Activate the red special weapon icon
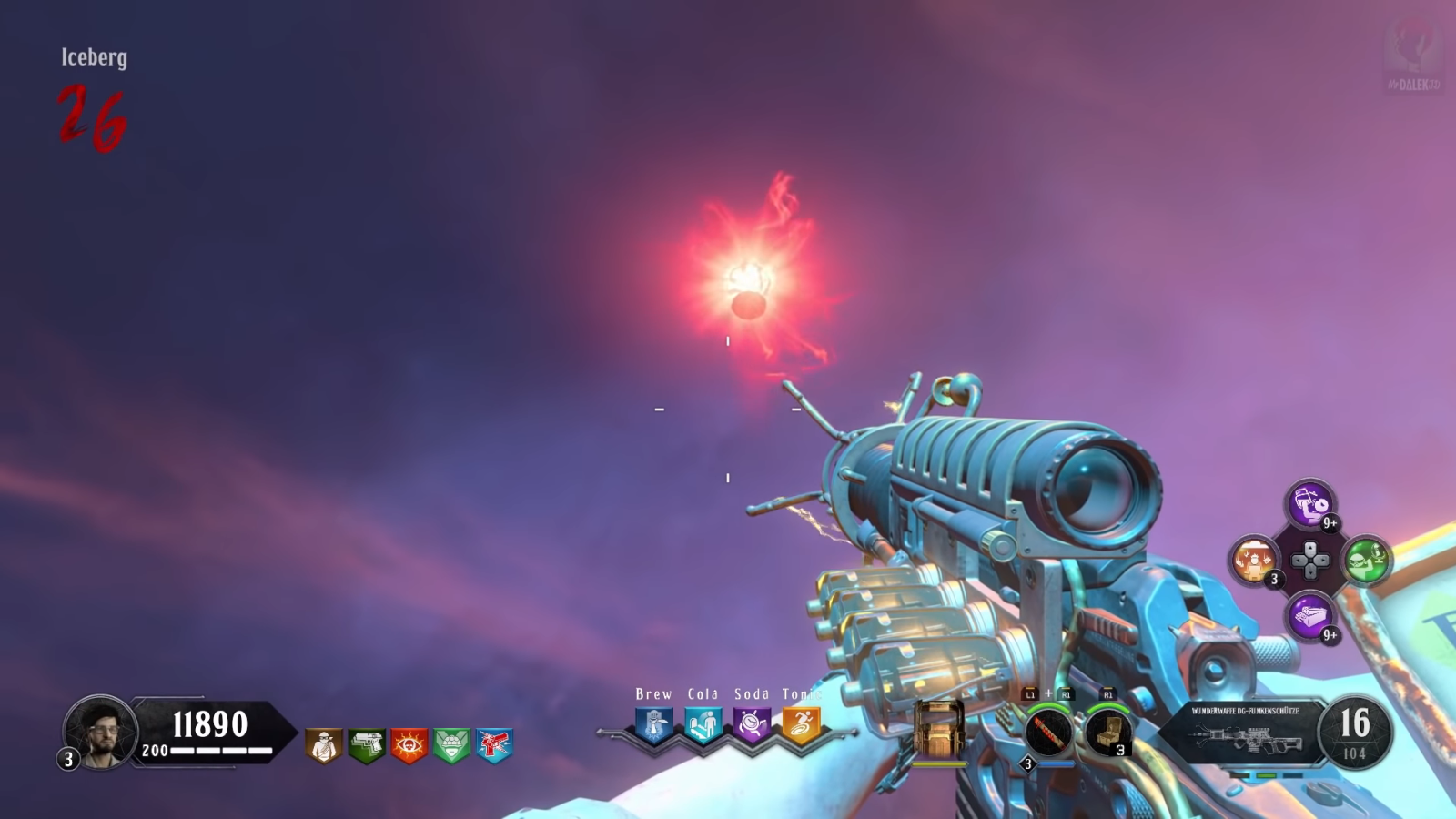The height and width of the screenshot is (819, 1456). (x=1049, y=732)
